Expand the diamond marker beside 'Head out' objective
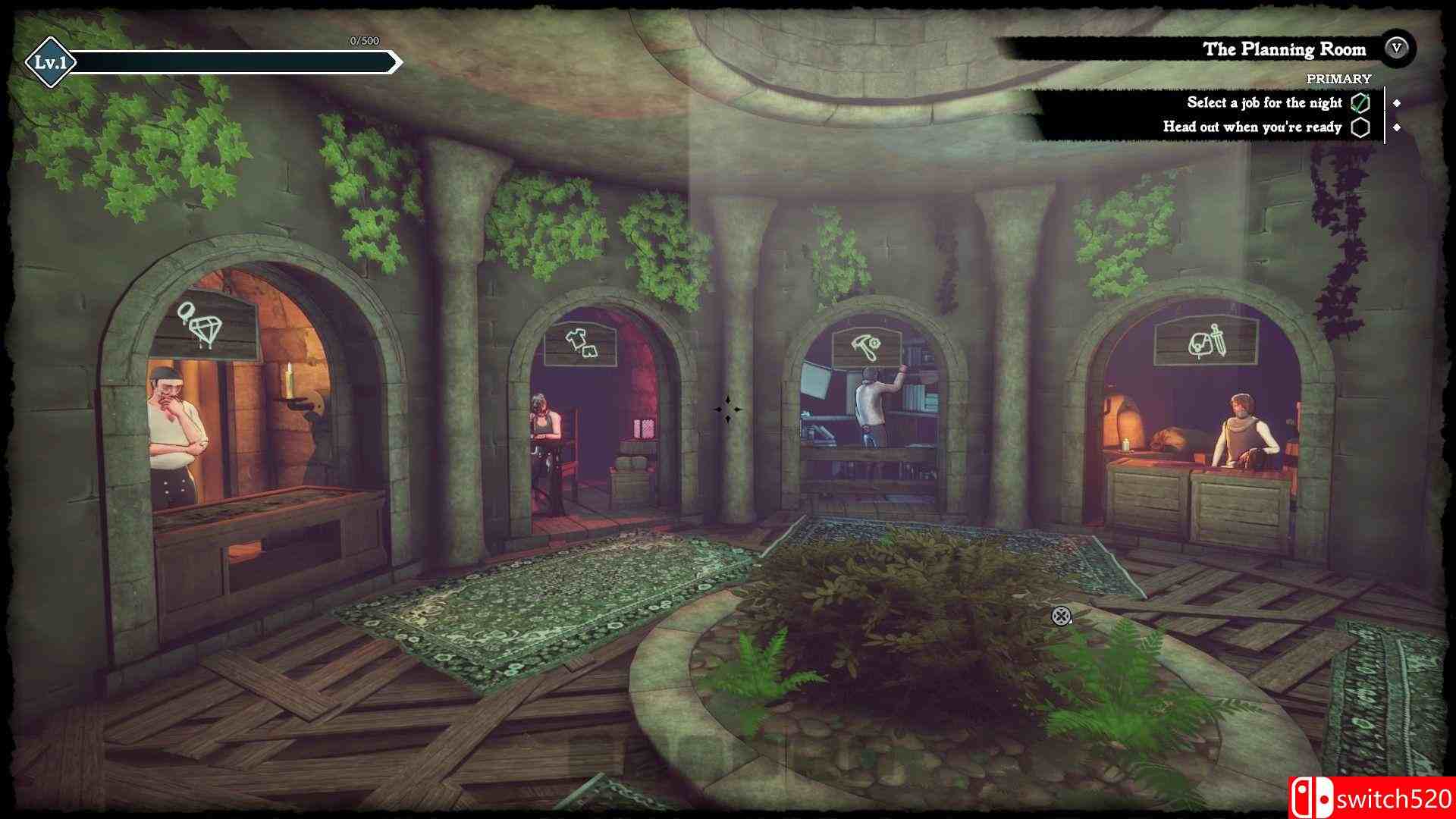The image size is (1456, 819). tap(1399, 128)
